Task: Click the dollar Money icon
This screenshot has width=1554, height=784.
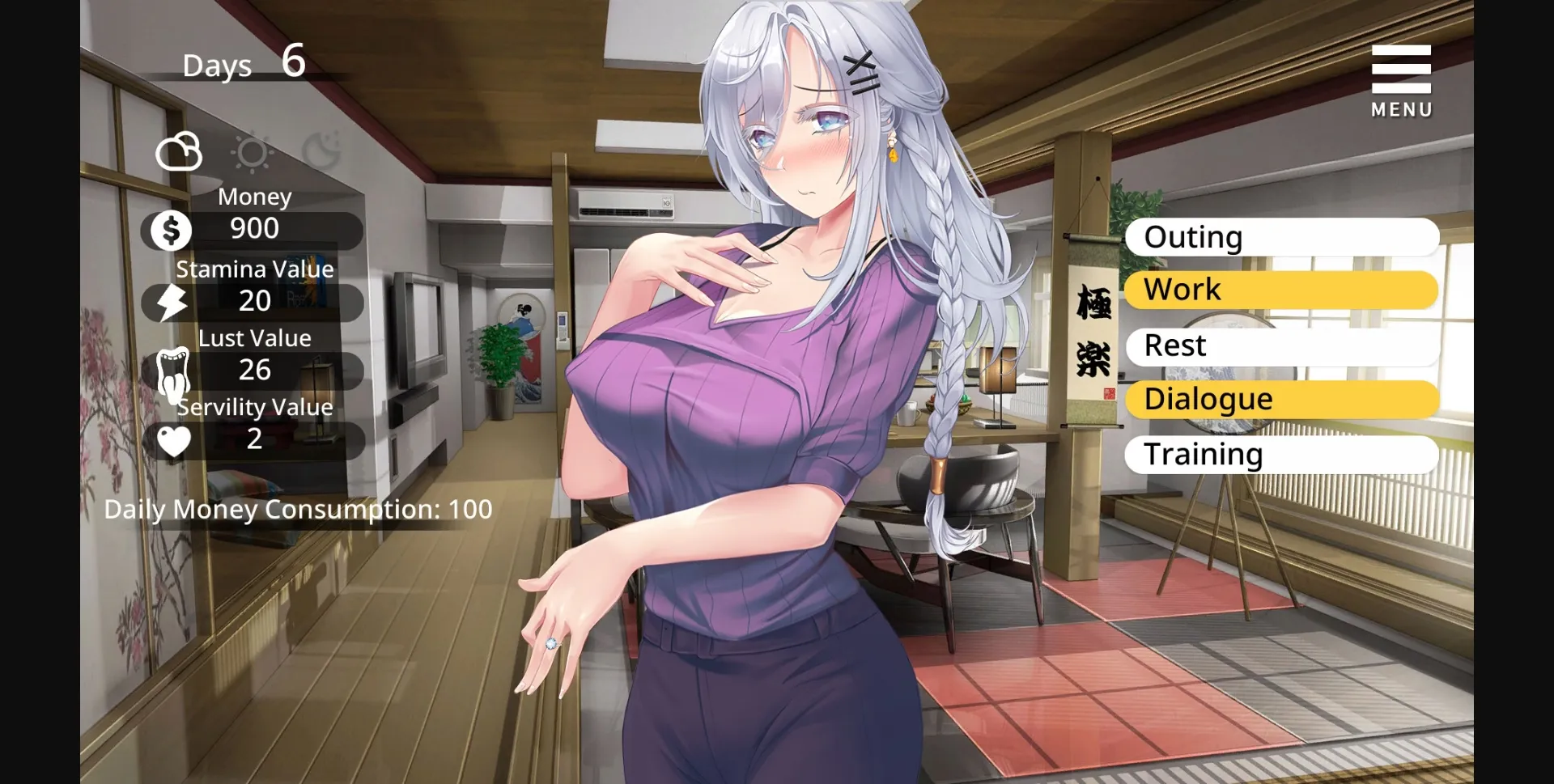Action: (x=171, y=229)
